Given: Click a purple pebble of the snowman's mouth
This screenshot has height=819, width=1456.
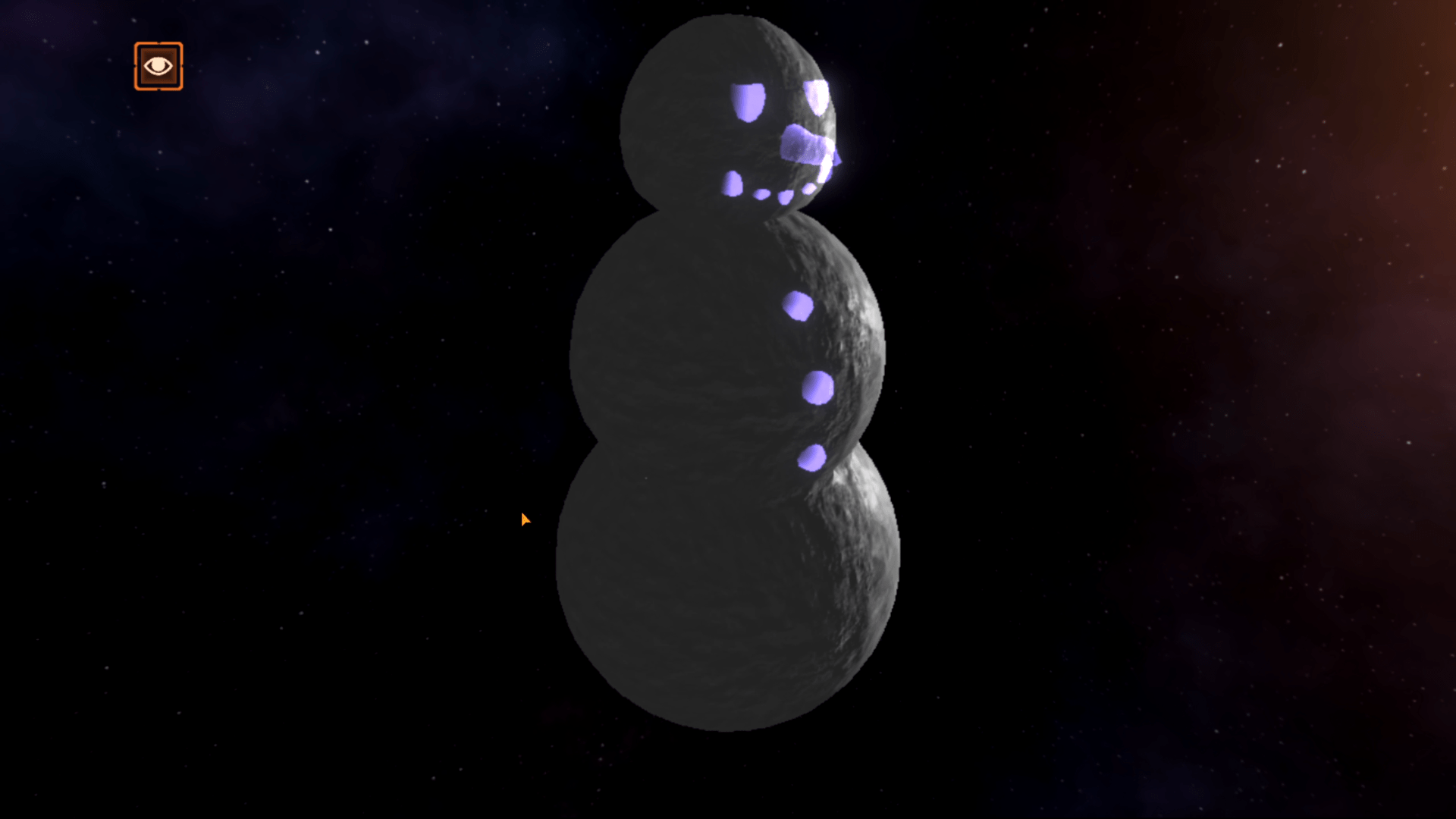Looking at the screenshot, I should click(761, 195).
